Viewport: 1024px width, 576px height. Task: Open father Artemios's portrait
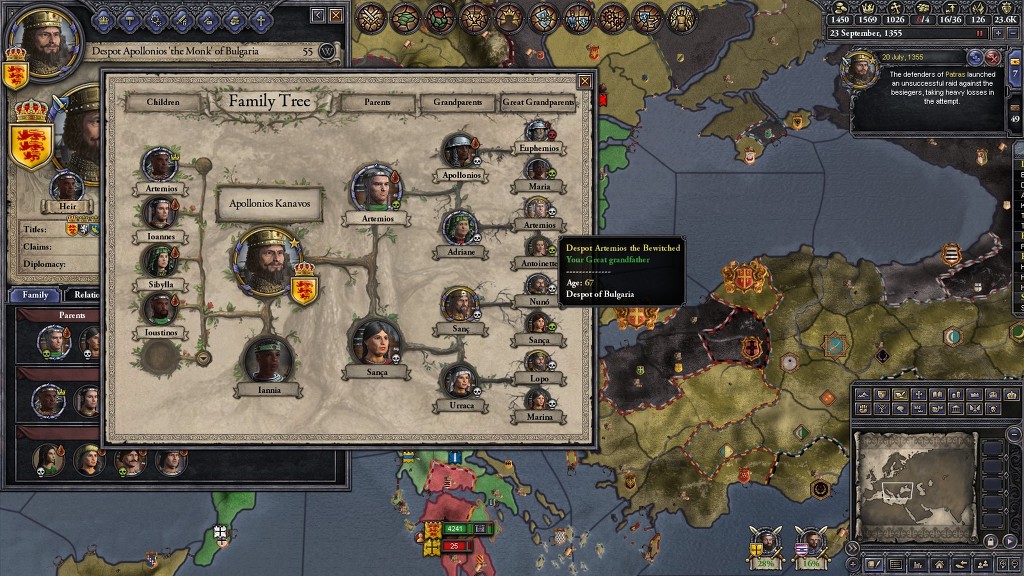[x=376, y=189]
